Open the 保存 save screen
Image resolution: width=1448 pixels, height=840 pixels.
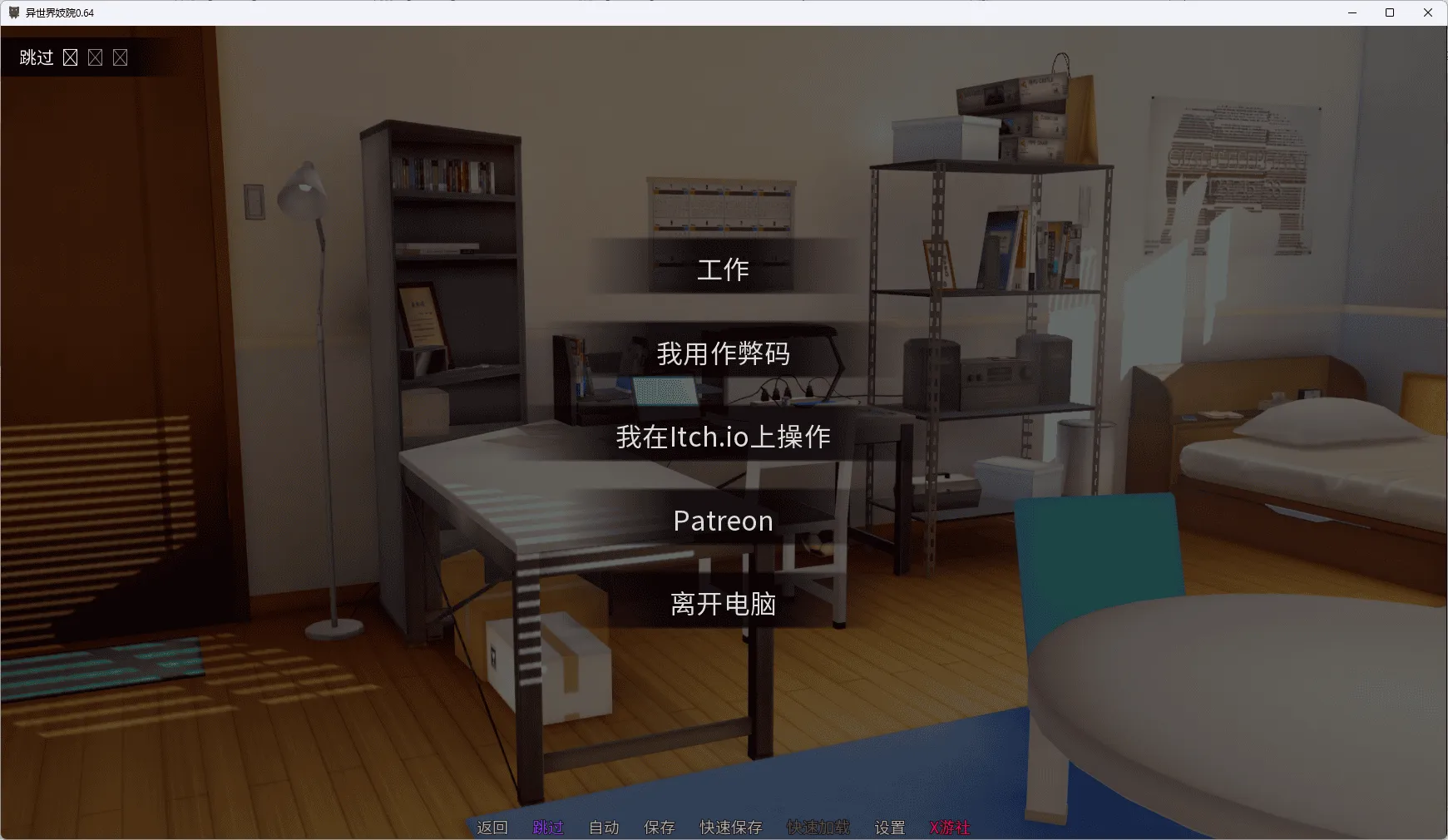pyautogui.click(x=660, y=828)
